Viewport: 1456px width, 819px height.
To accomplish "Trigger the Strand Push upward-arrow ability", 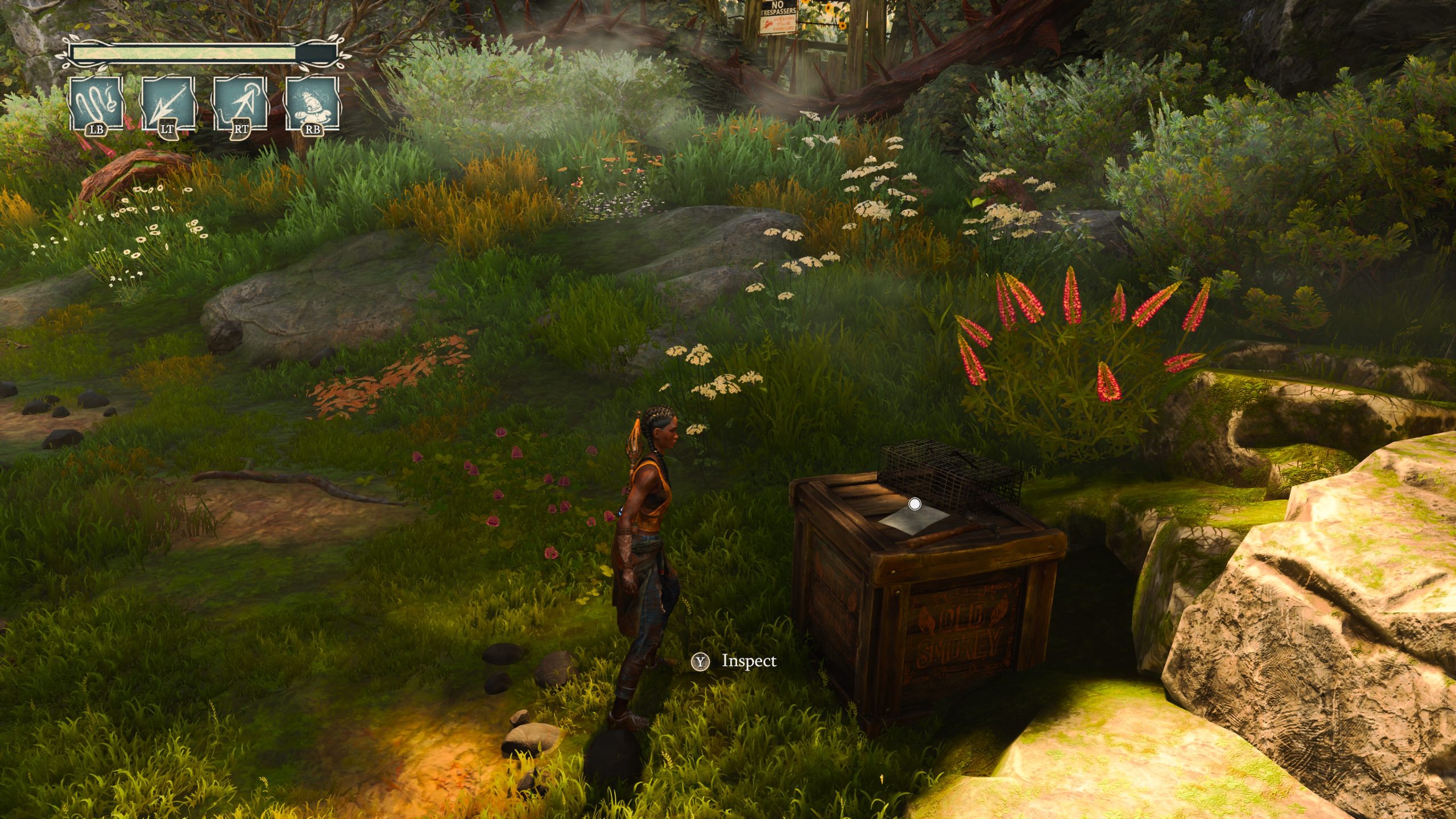I will pos(240,104).
